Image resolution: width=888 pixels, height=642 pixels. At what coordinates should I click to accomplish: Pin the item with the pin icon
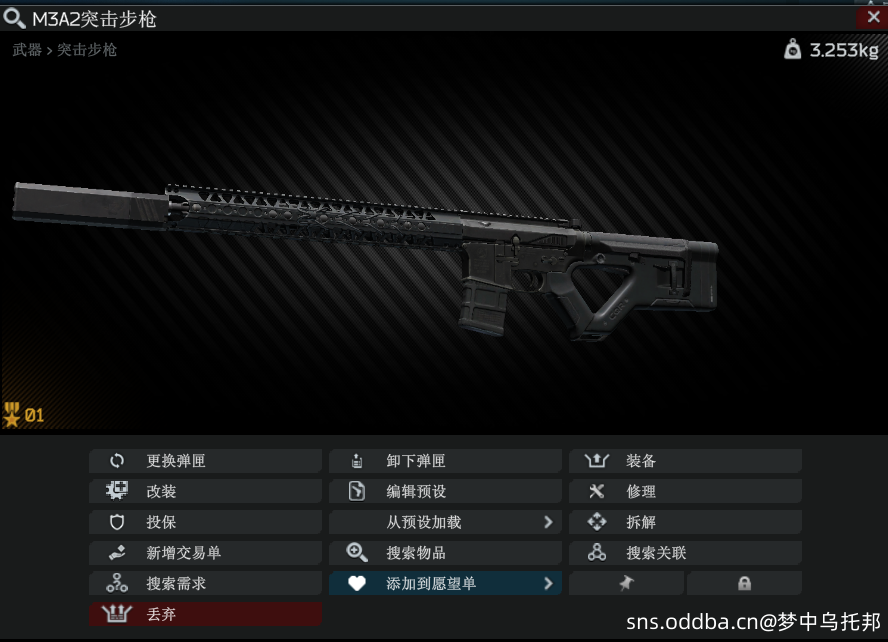[627, 583]
